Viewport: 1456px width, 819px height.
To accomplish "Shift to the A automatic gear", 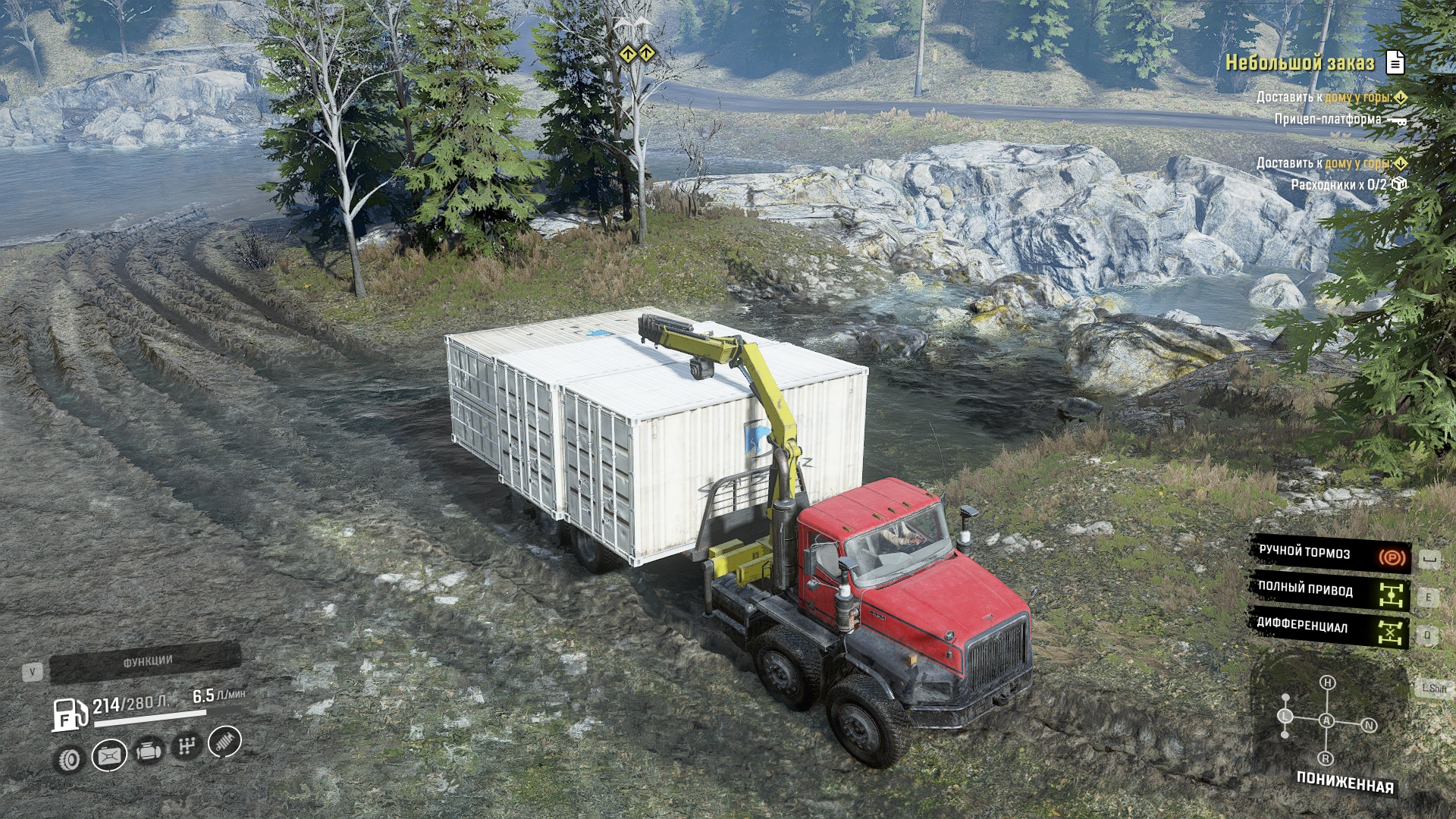I will (x=1326, y=721).
